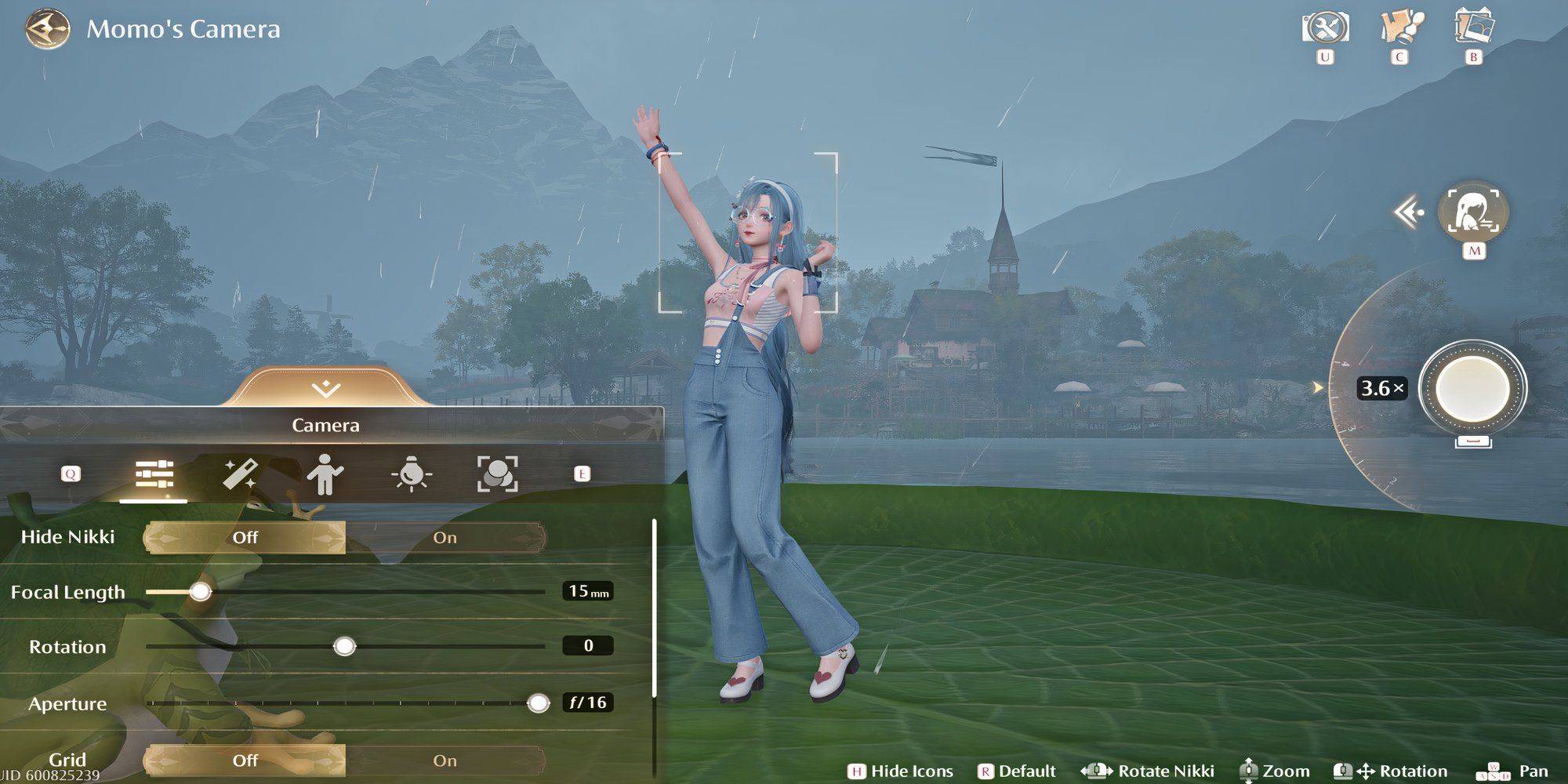Viewport: 1568px width, 784px height.
Task: Open the focus frame tab
Action: (x=498, y=474)
